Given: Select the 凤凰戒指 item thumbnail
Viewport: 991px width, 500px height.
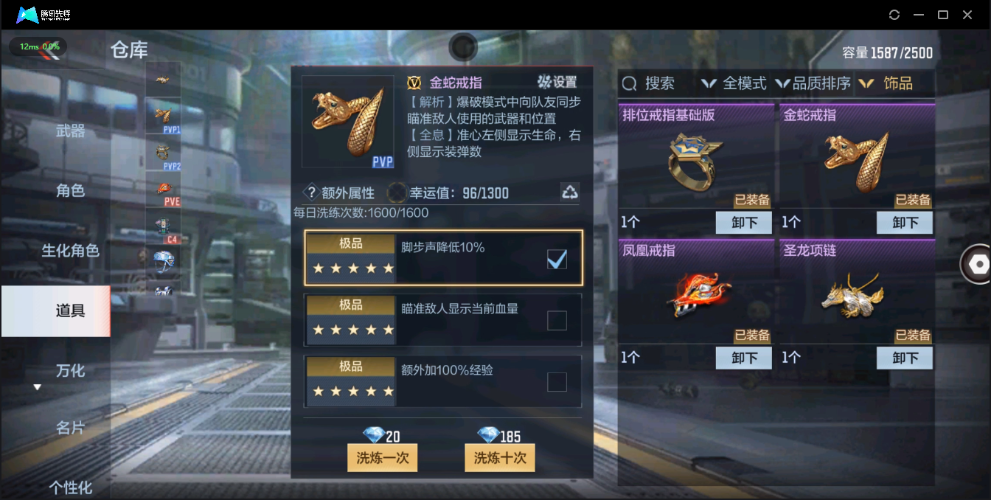Looking at the screenshot, I should click(x=698, y=293).
